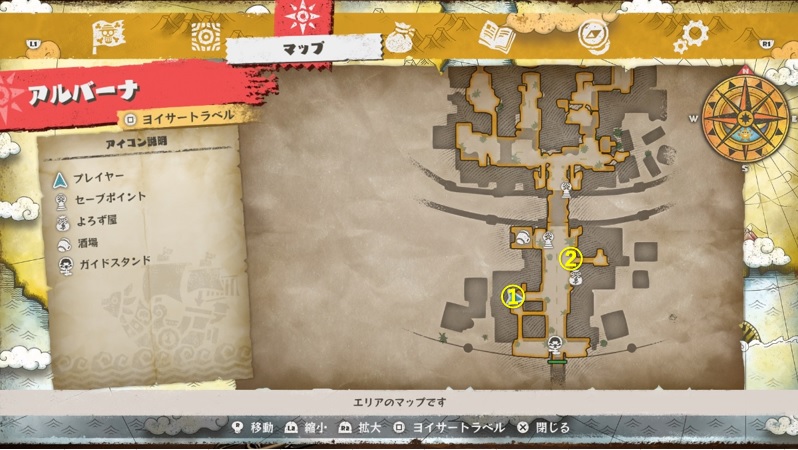Click yellow map marker number 1

click(x=512, y=296)
